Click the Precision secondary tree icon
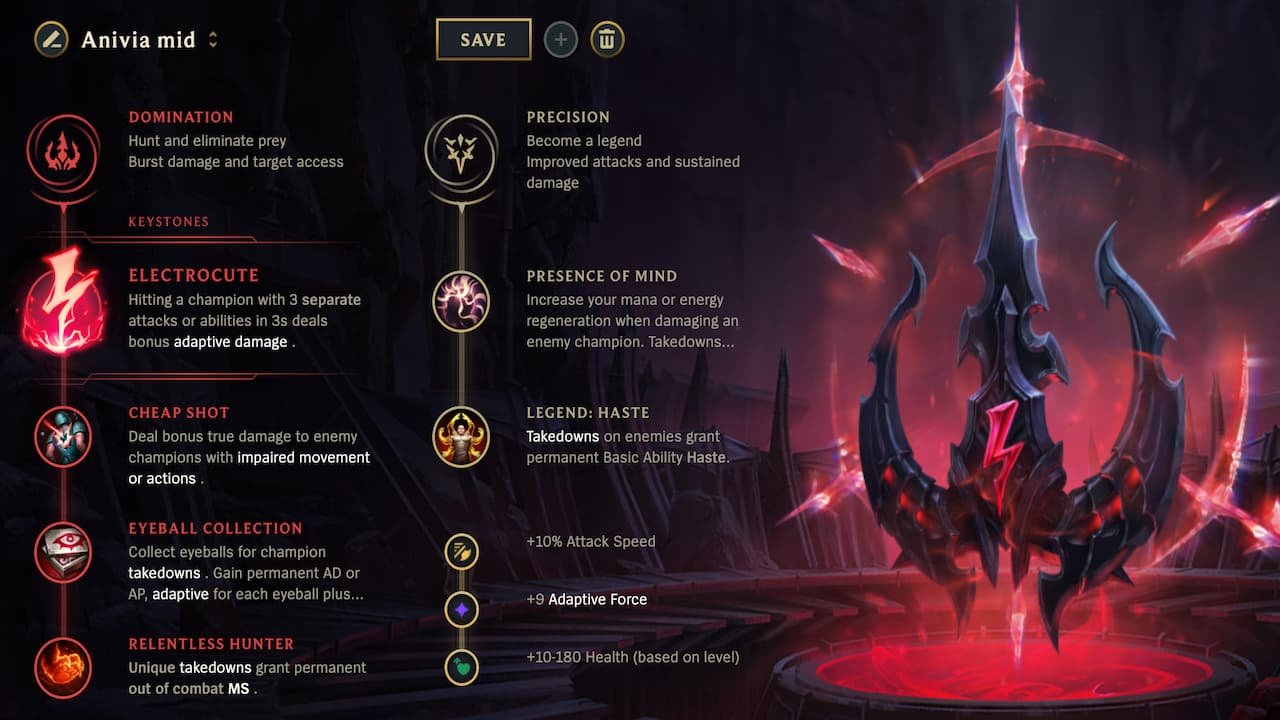1280x720 pixels. 461,155
